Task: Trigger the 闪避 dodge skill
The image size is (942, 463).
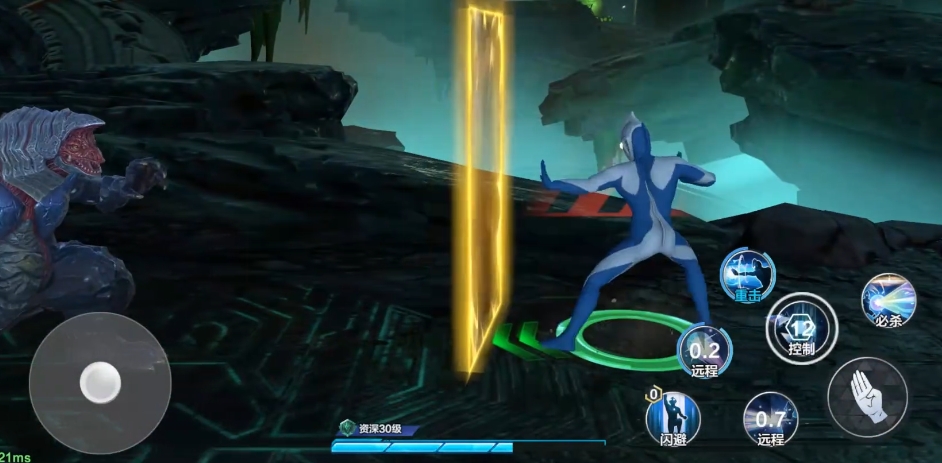Action: click(x=673, y=416)
